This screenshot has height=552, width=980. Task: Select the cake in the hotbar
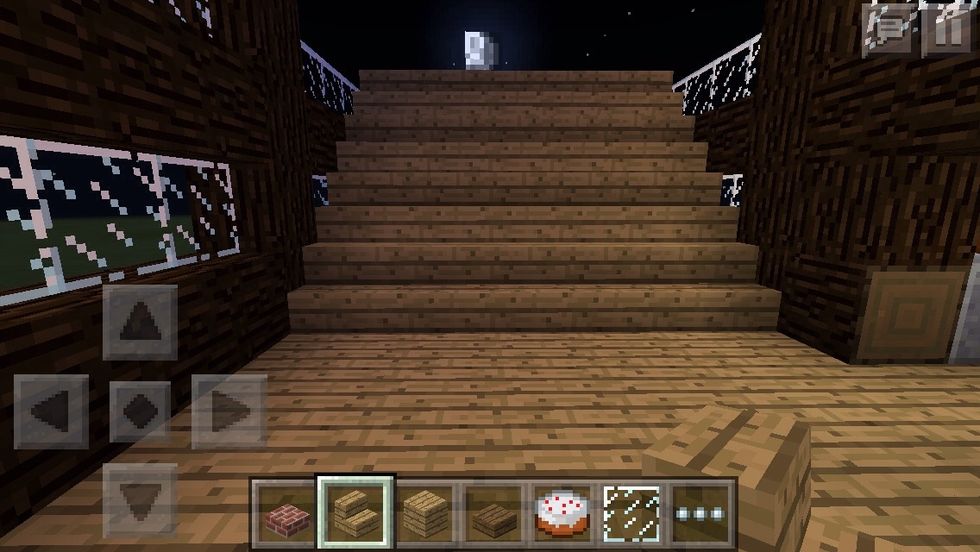pos(562,510)
